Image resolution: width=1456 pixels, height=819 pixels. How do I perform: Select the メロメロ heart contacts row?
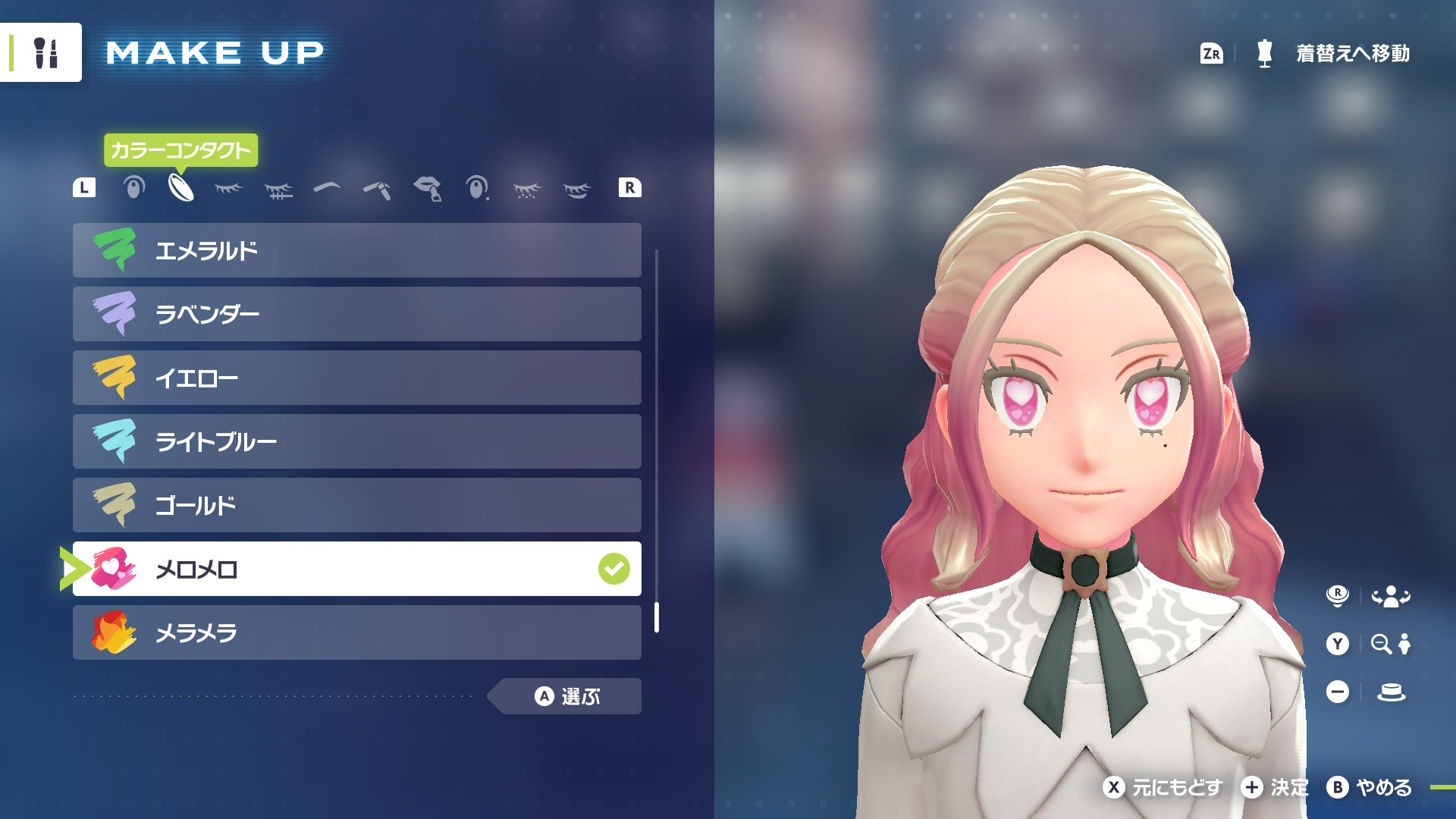tap(356, 569)
